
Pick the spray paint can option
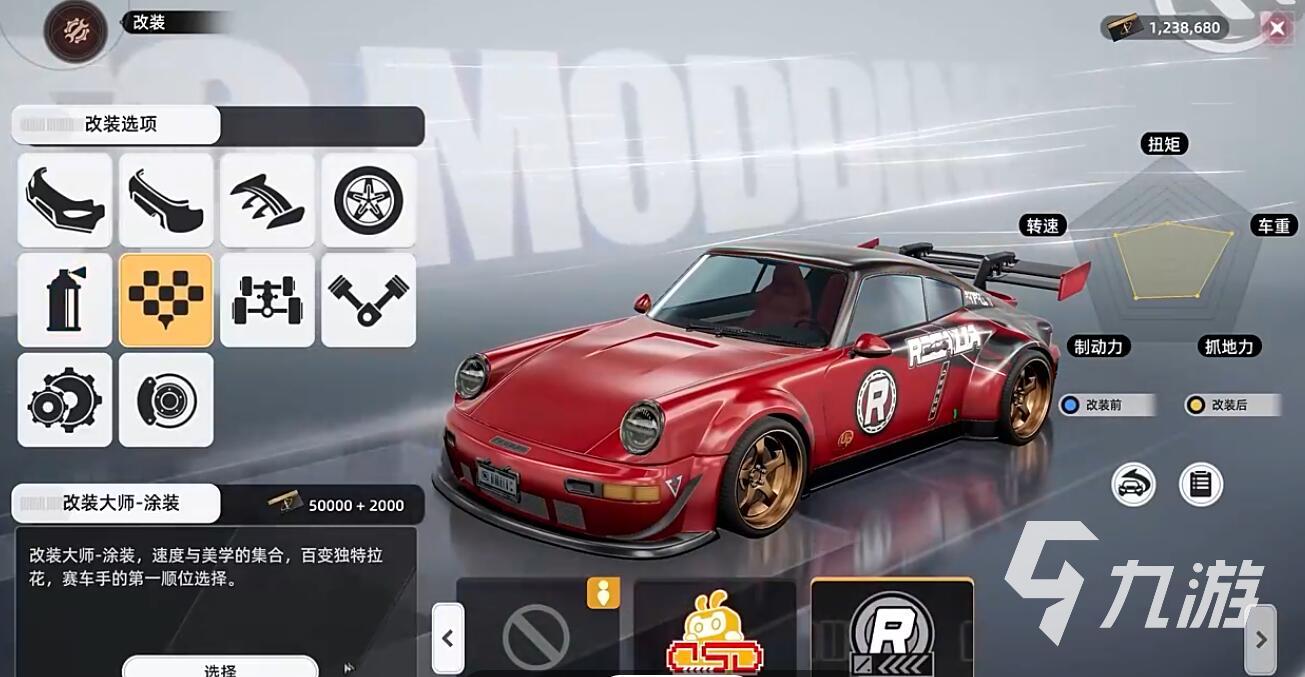tap(65, 300)
